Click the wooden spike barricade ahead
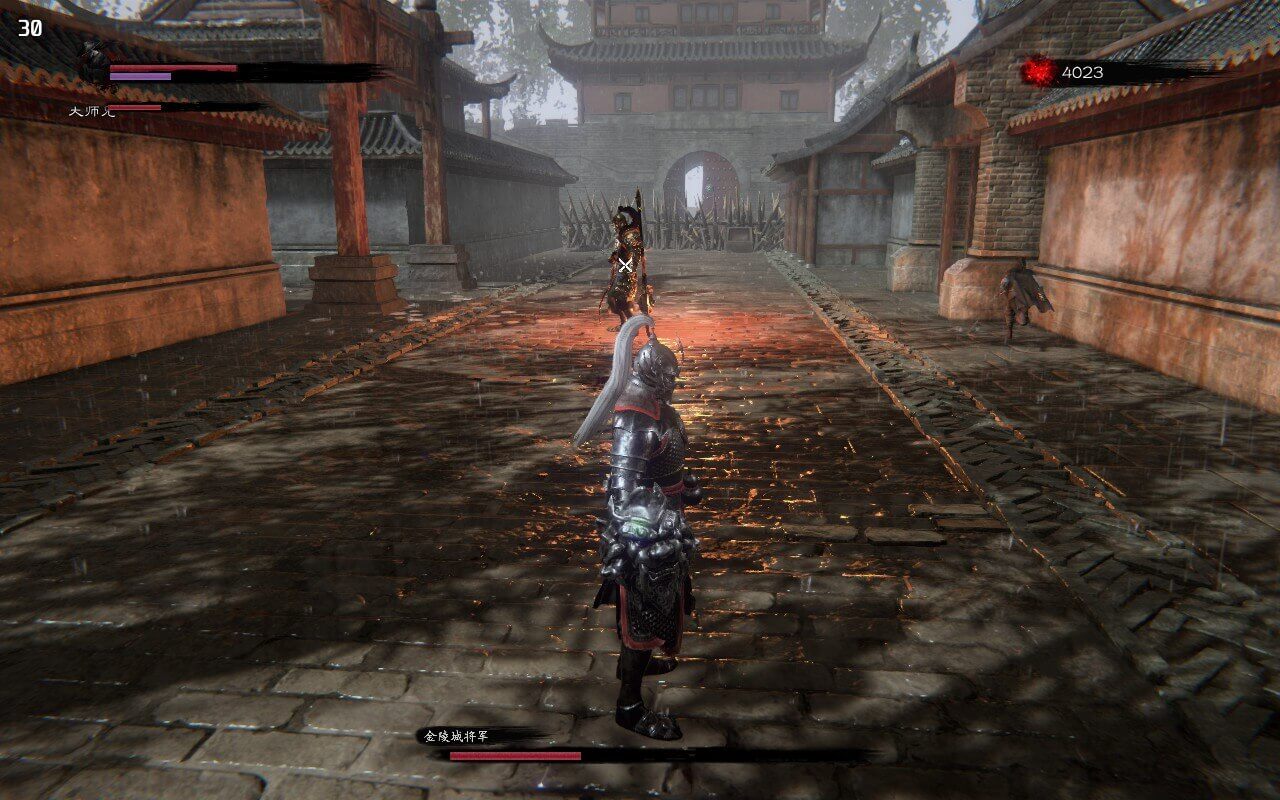The width and height of the screenshot is (1280, 800). pyautogui.click(x=740, y=215)
